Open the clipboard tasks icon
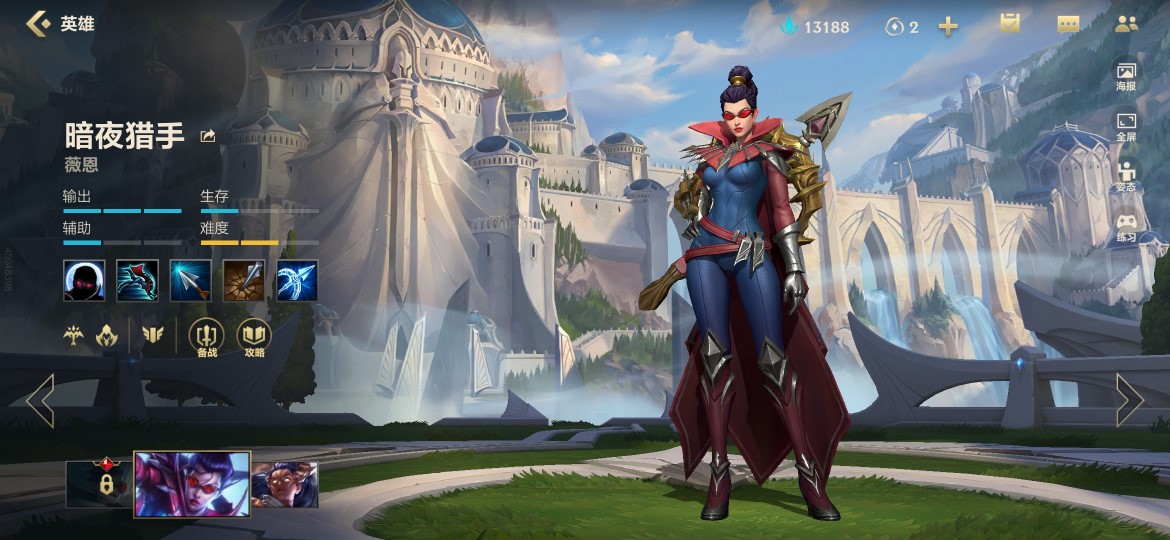Screen dimensions: 1170x540 [1010, 24]
